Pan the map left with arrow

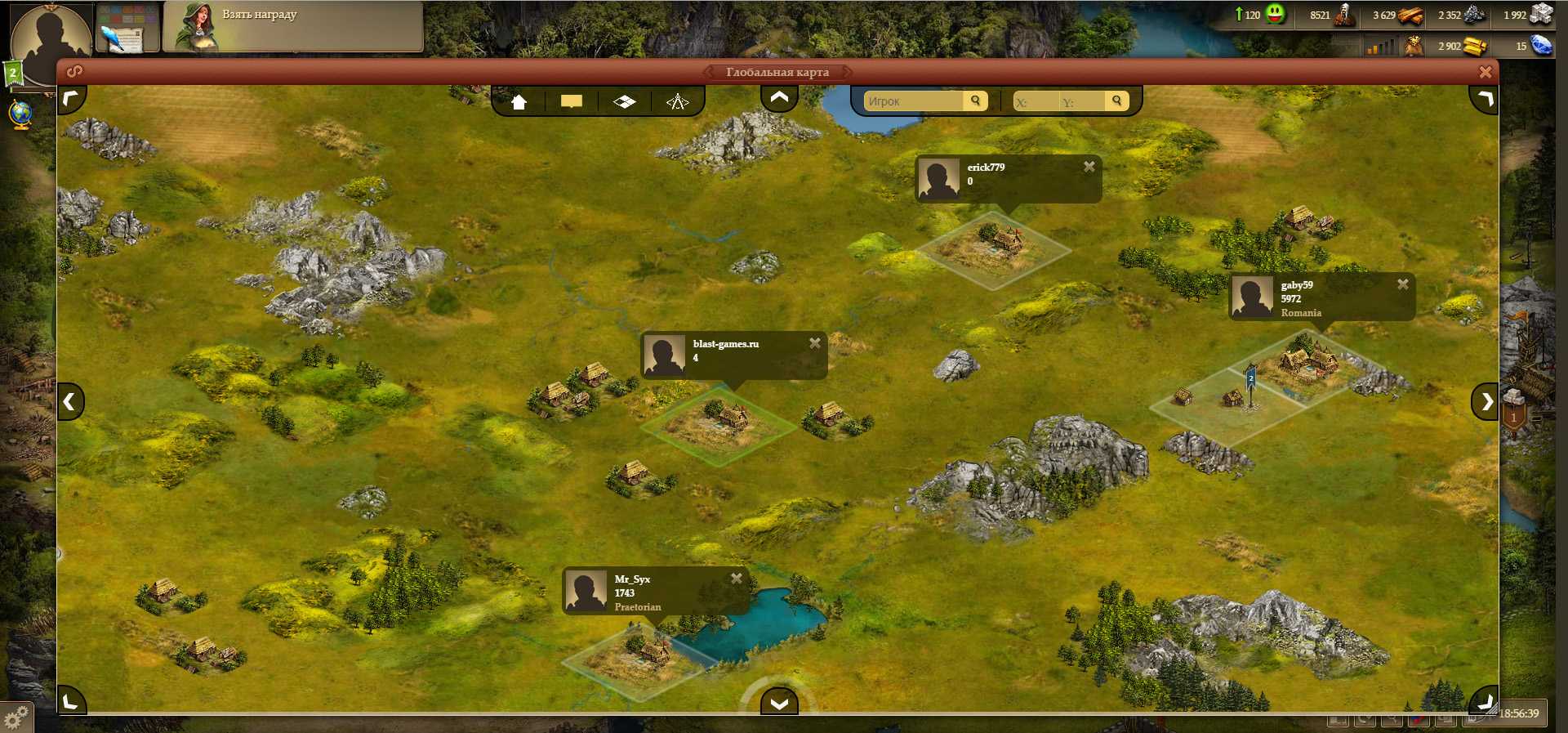tap(70, 401)
